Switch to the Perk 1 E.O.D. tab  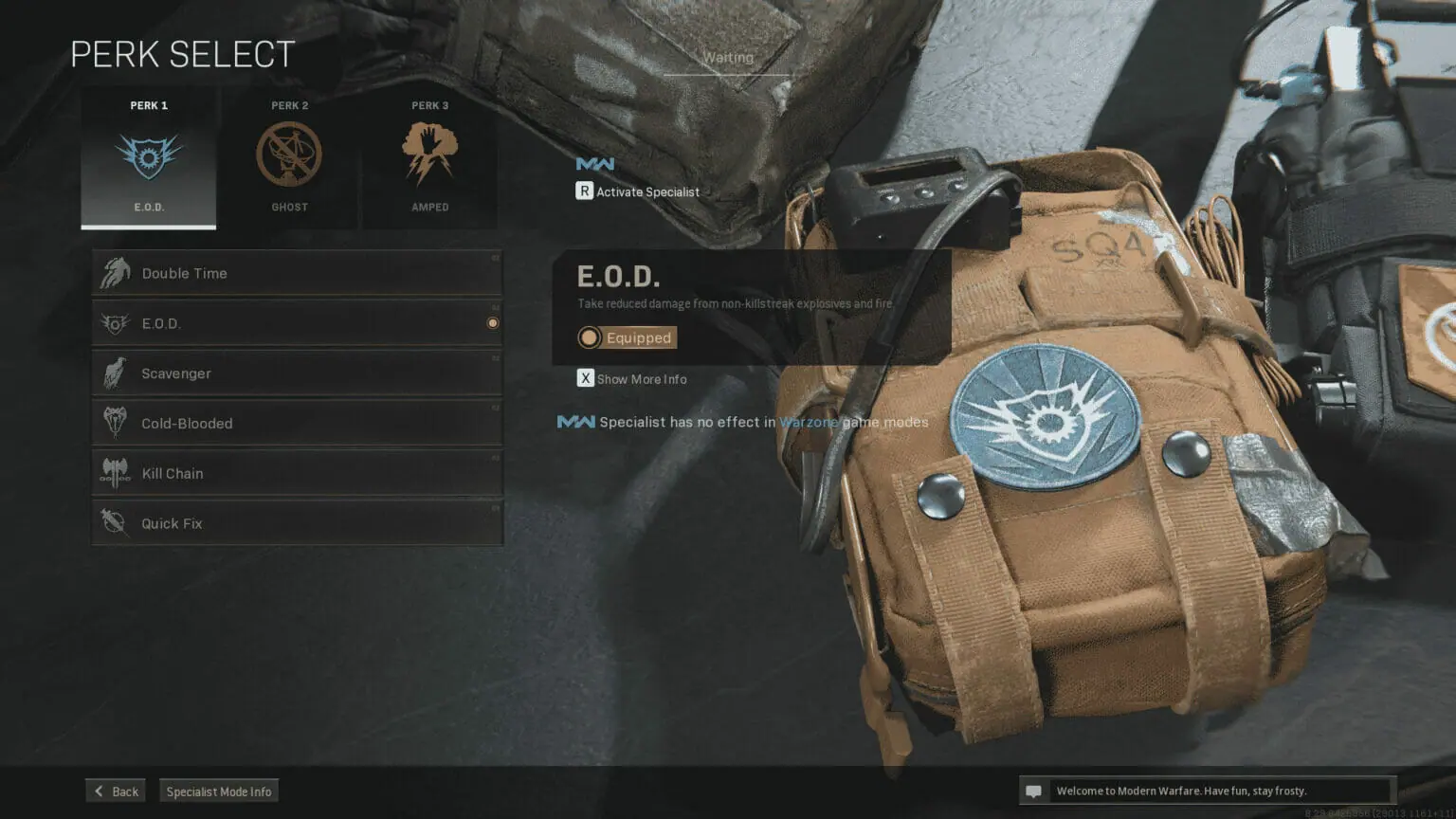coord(149,157)
